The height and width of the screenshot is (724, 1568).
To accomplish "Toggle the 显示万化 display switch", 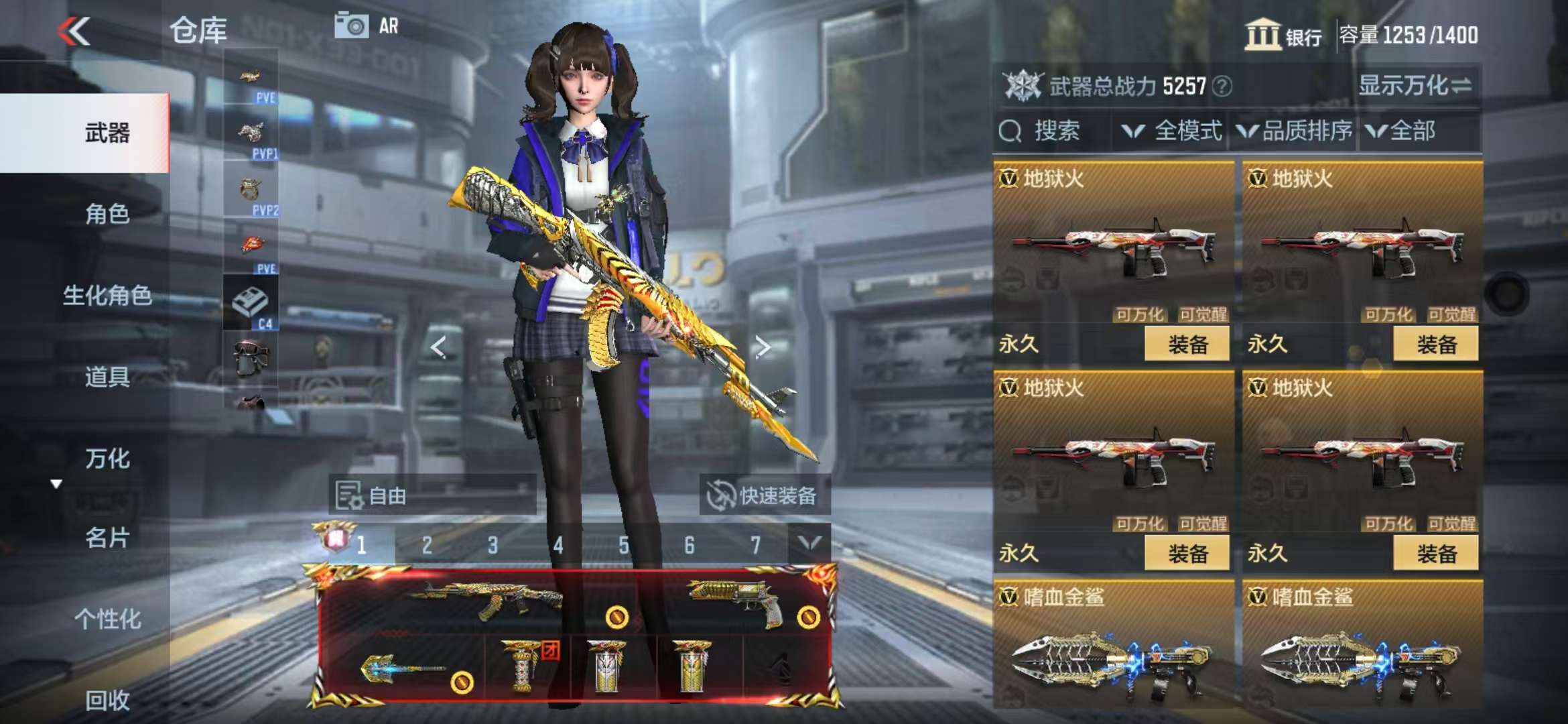I will click(1415, 86).
